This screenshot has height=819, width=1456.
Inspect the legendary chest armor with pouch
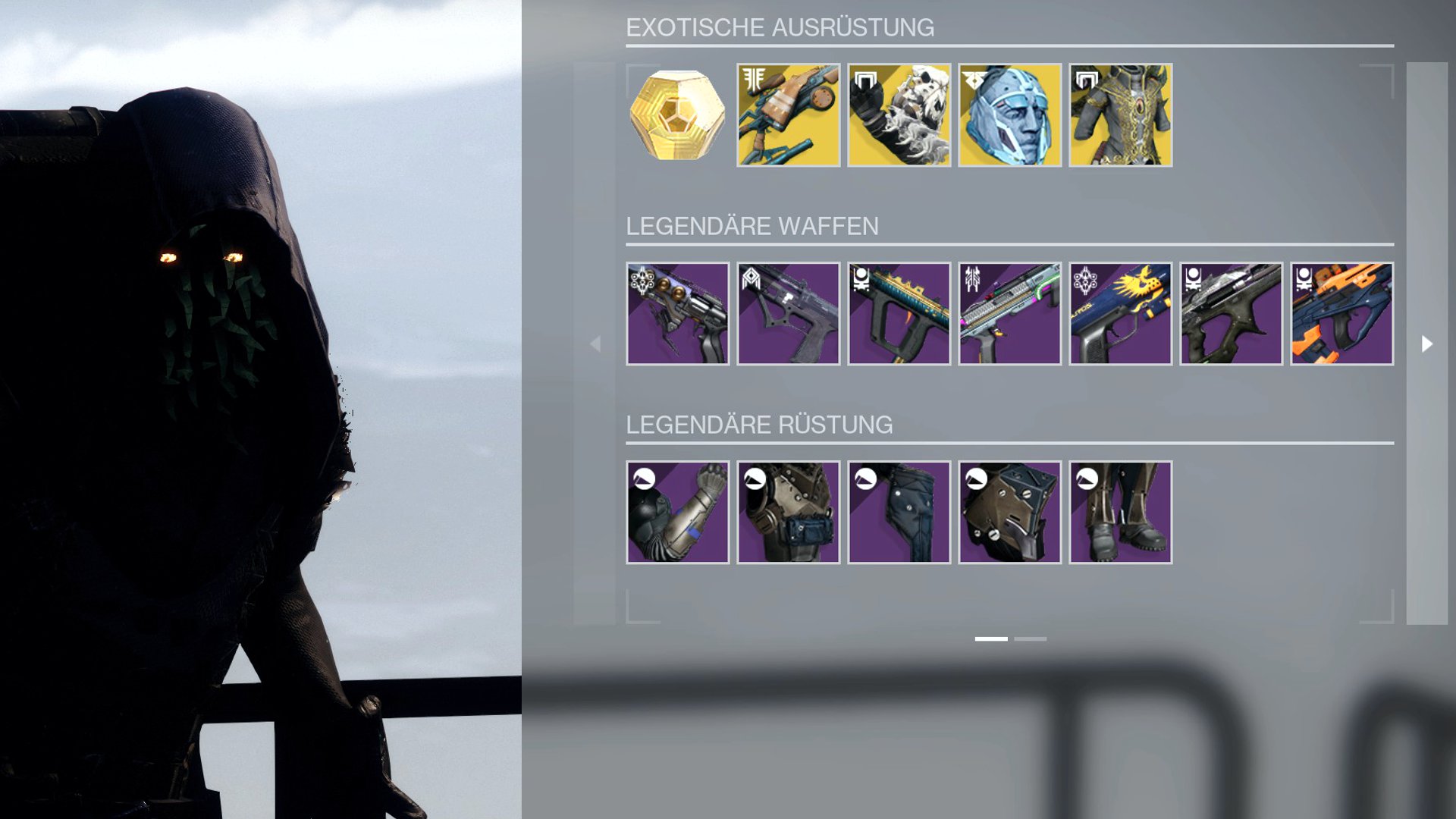[788, 513]
